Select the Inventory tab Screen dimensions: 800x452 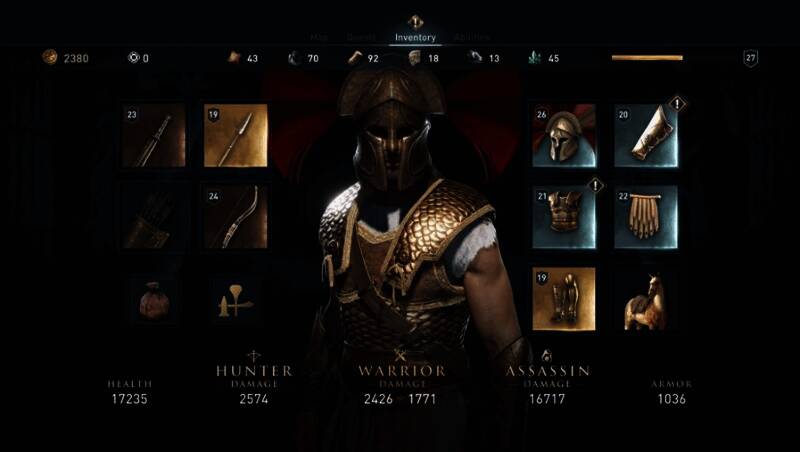pyautogui.click(x=415, y=38)
